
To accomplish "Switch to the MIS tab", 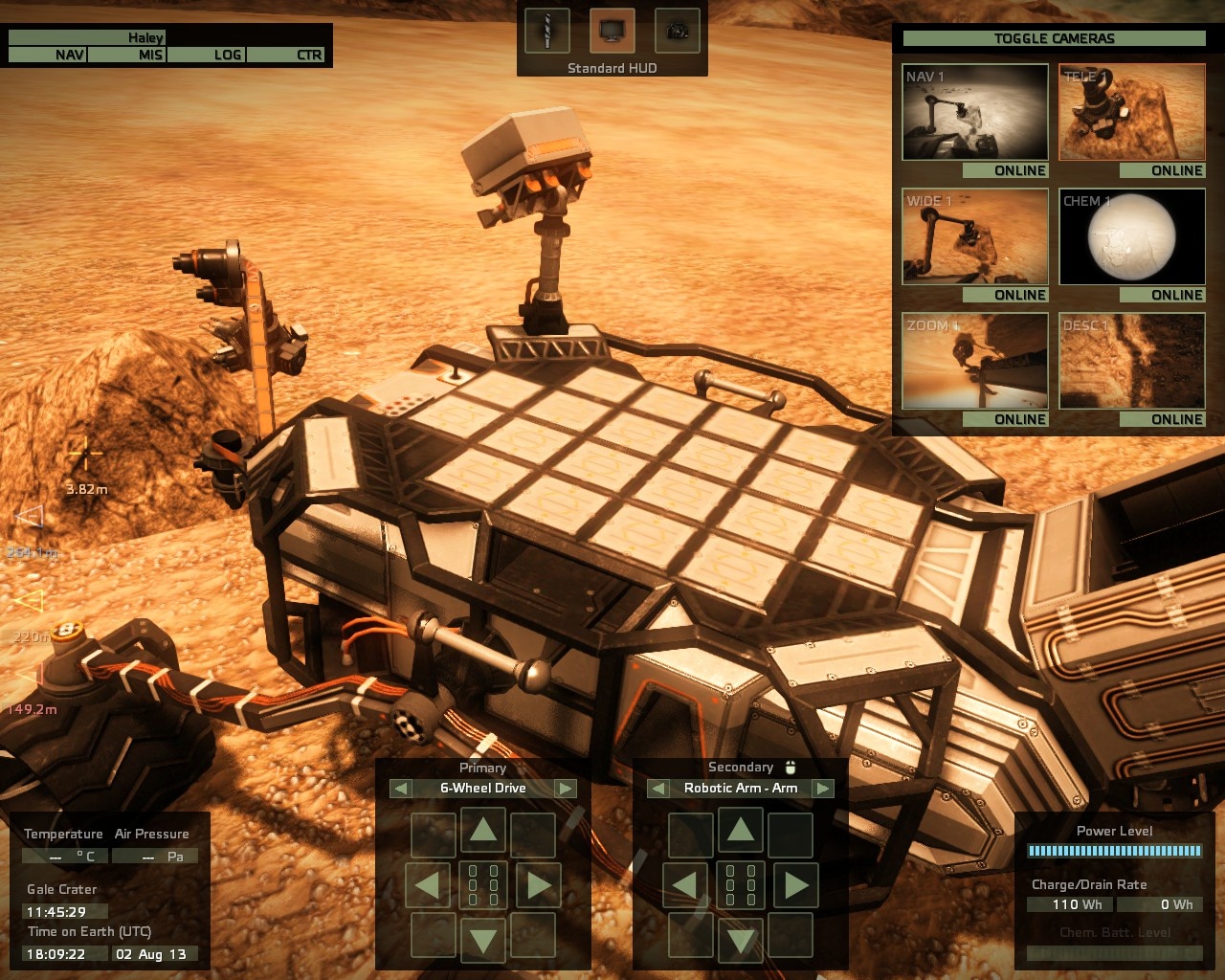I will click(x=128, y=56).
